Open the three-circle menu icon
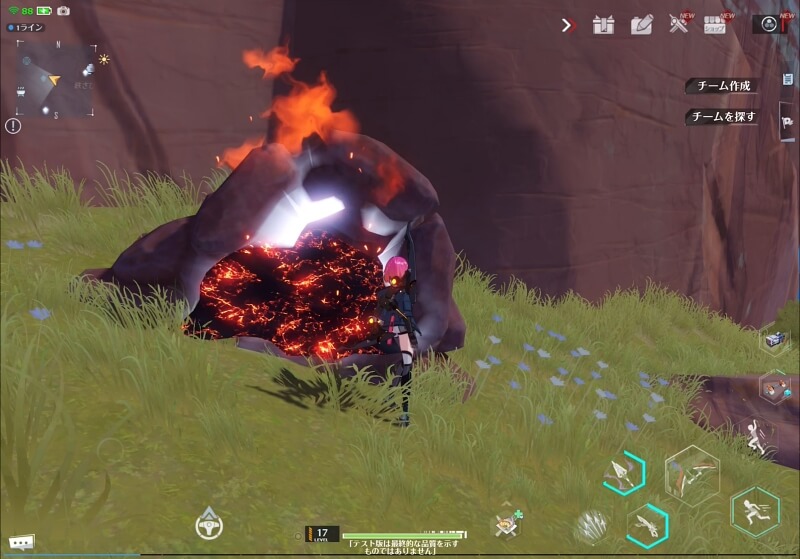 (x=769, y=24)
